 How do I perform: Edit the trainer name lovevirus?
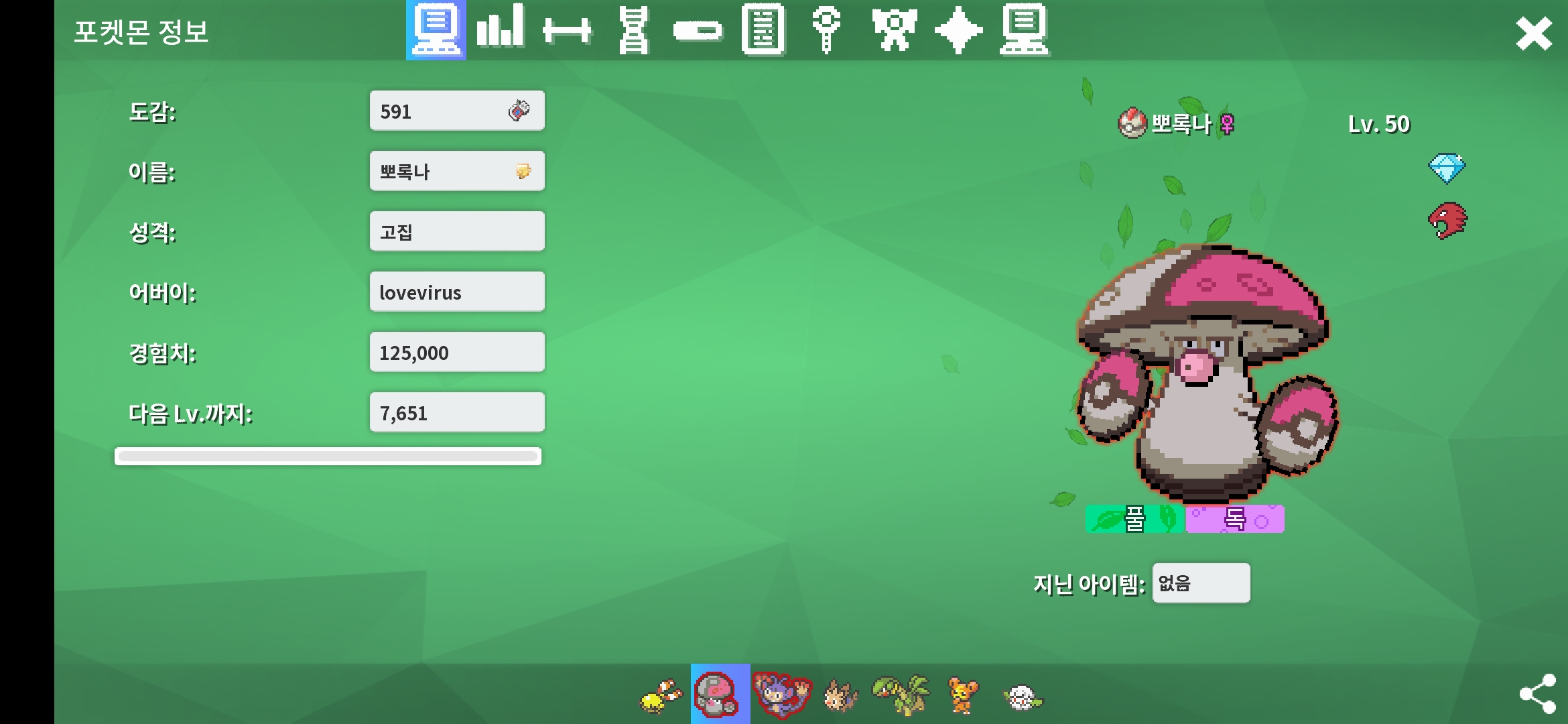pos(456,292)
